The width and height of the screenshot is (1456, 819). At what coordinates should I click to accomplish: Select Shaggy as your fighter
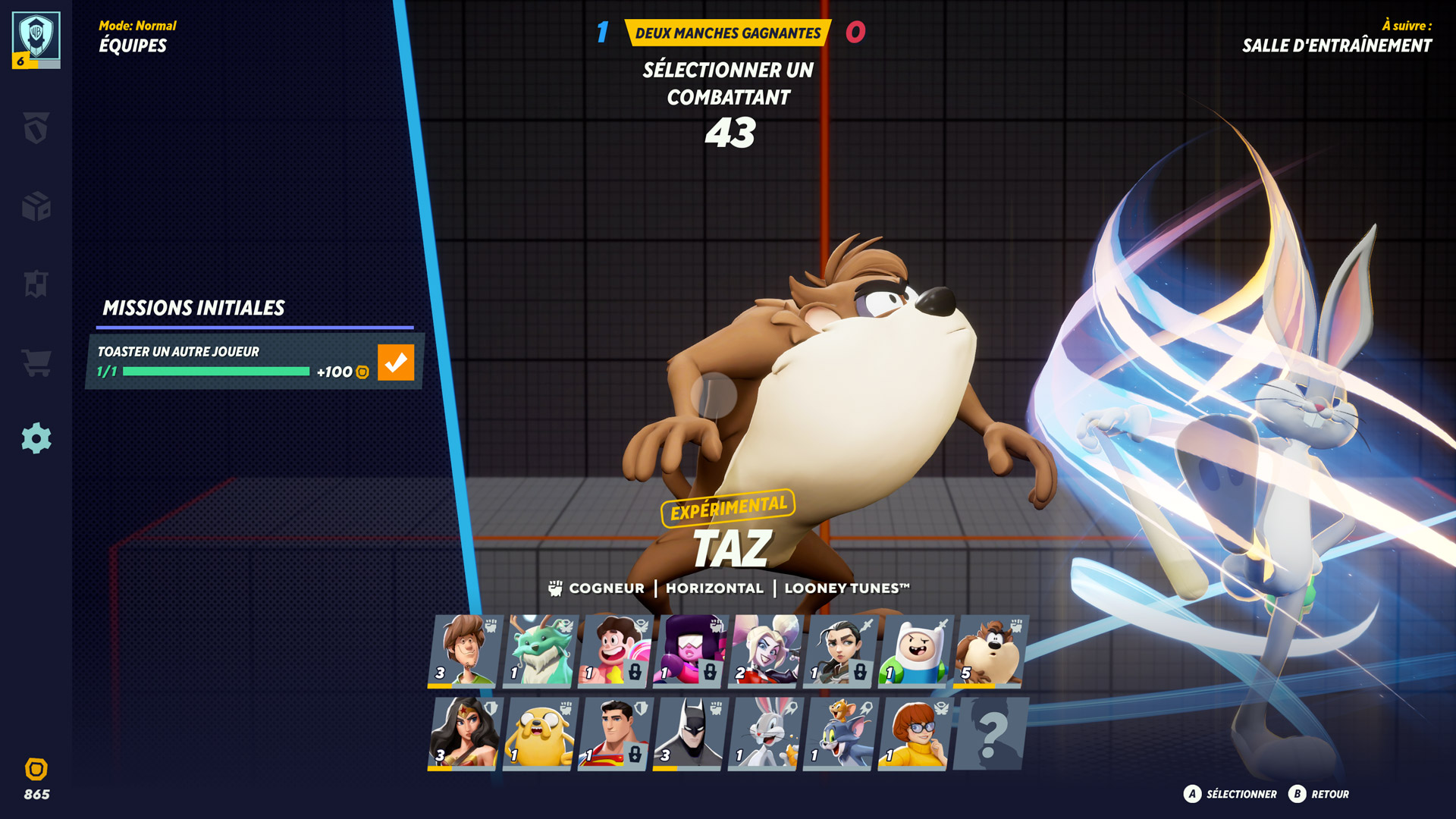[464, 651]
